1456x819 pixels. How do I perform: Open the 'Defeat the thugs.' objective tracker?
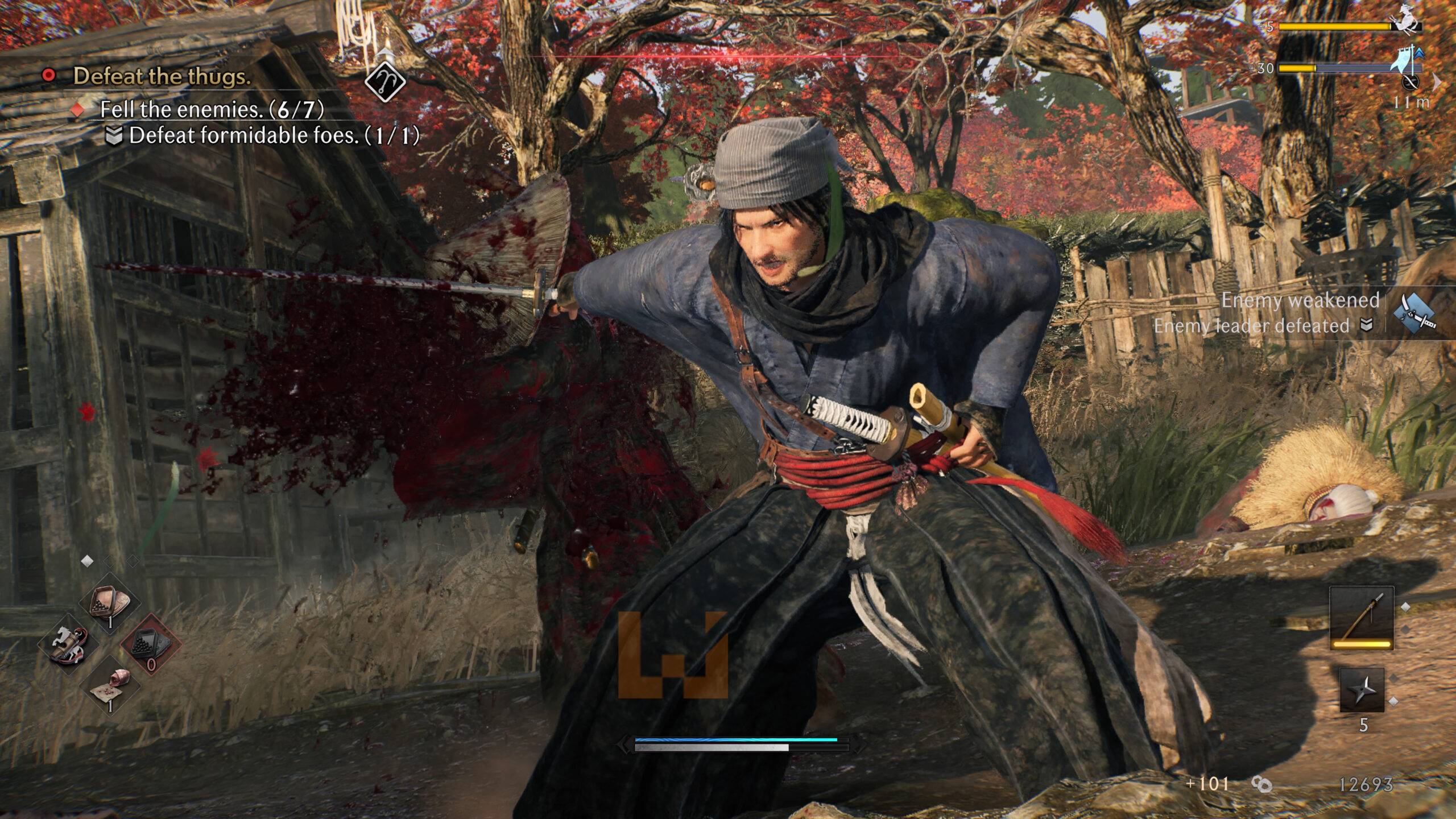point(162,76)
